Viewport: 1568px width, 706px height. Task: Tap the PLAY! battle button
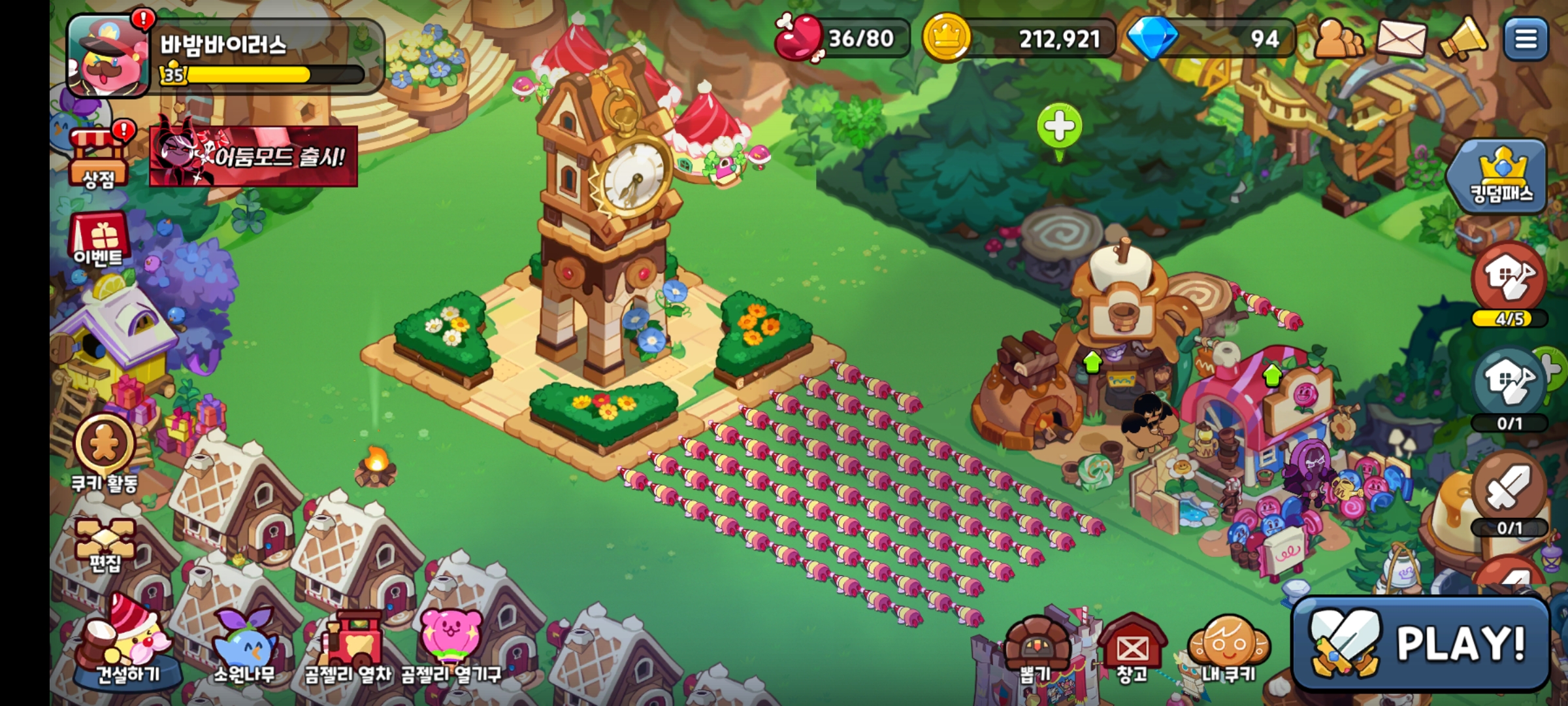[1422, 643]
